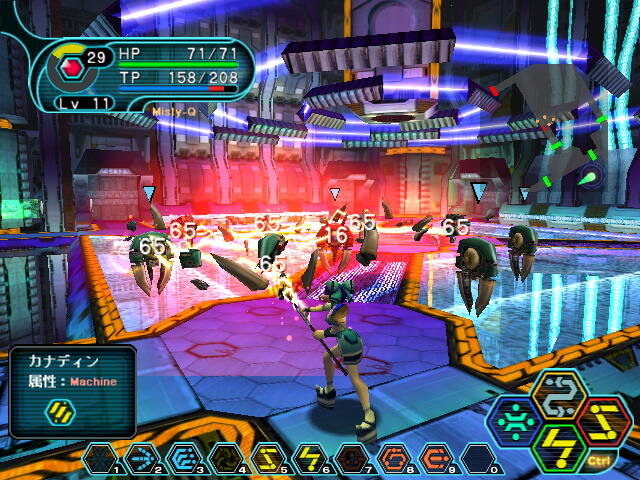
Task: Activate the yellow lightning technique in slot 6
Action: pyautogui.click(x=310, y=459)
